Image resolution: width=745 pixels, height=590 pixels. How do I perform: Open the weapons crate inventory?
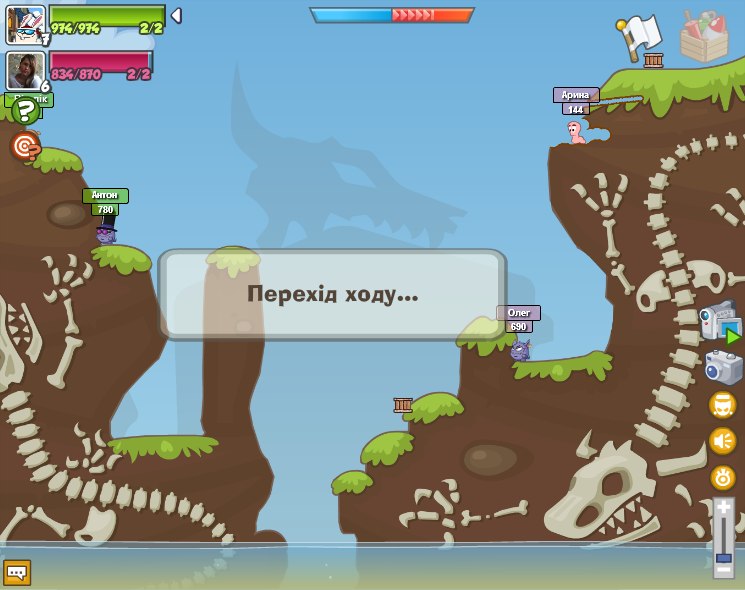coord(703,36)
